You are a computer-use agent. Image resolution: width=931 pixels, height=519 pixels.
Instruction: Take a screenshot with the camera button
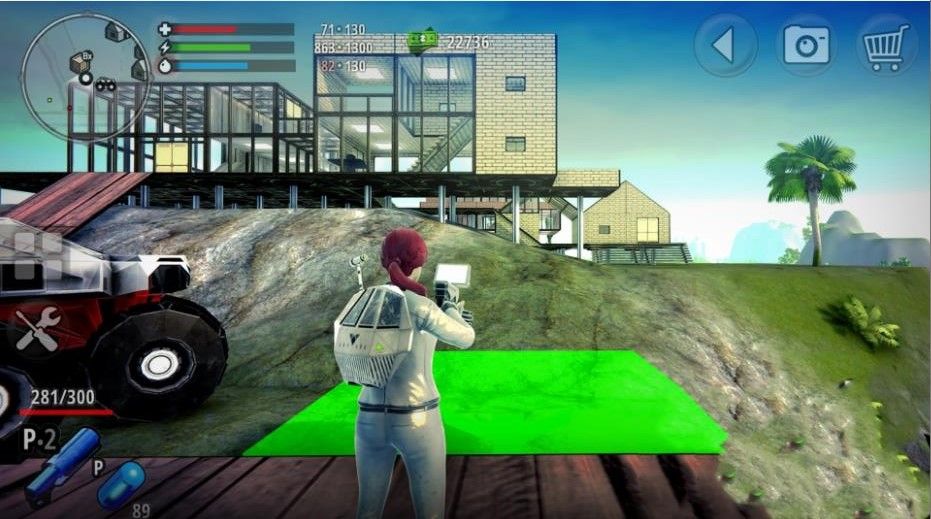tap(808, 45)
